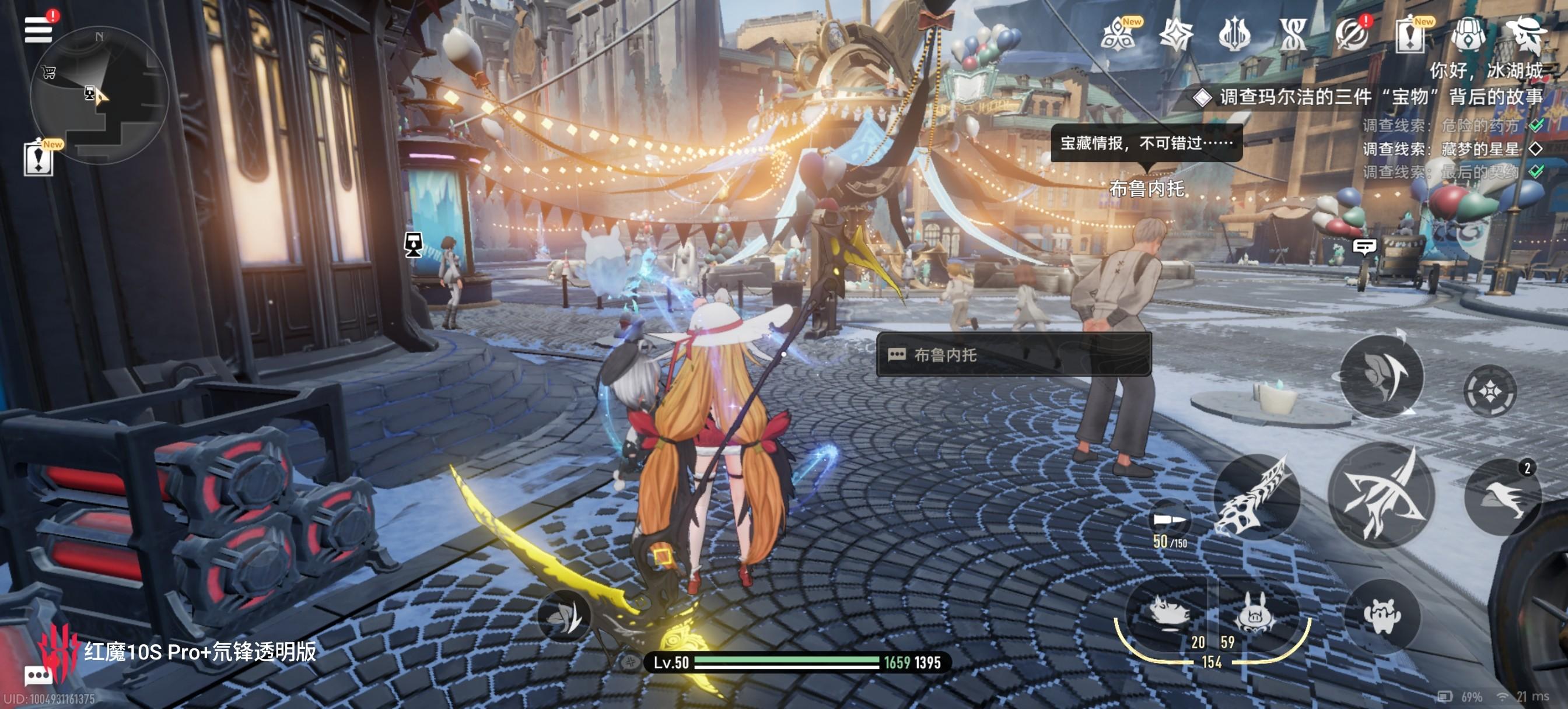
Task: Open the character portrait icon with hat
Action: tap(1526, 34)
